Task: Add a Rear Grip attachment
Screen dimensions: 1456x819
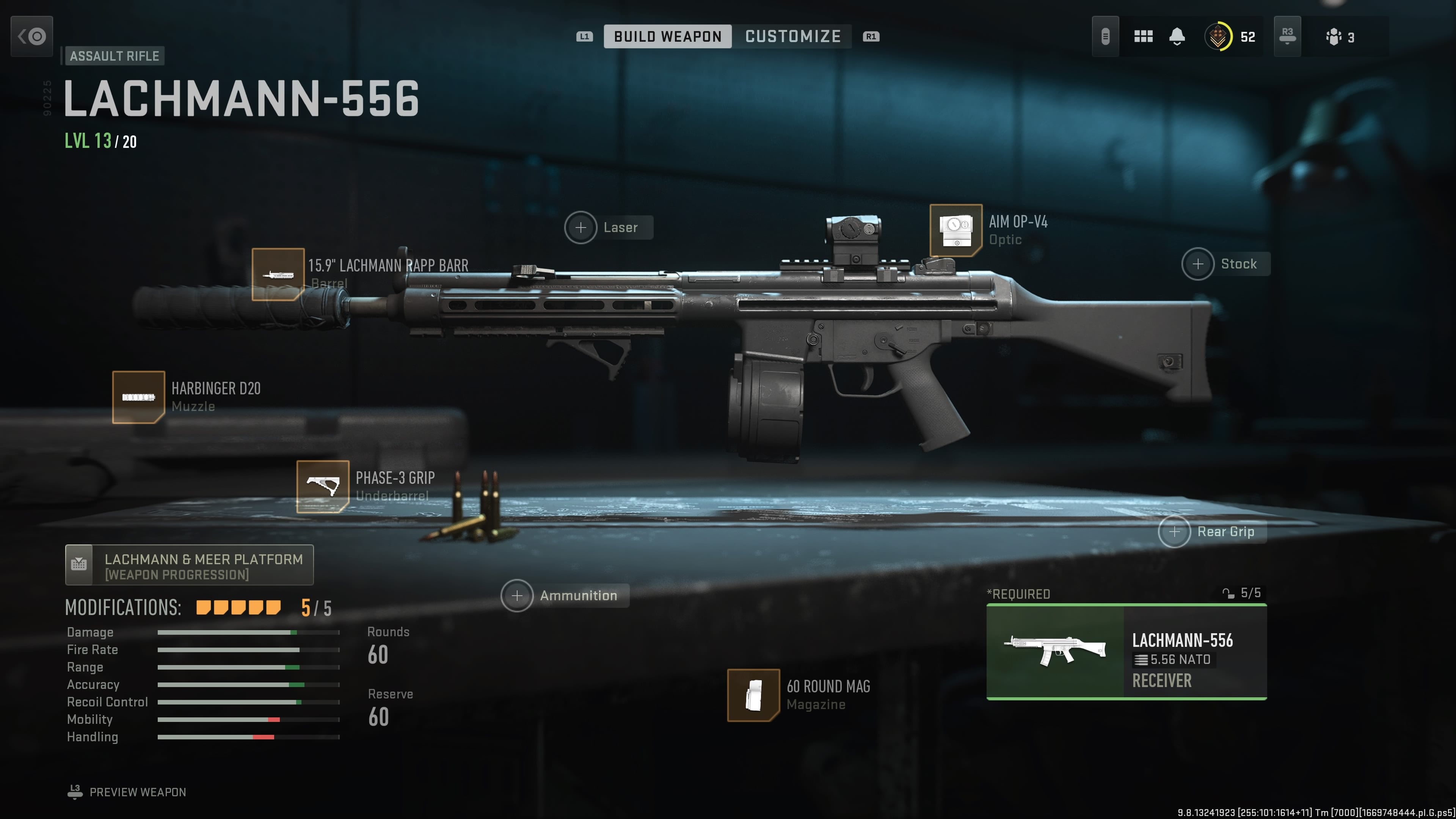Action: click(x=1175, y=531)
